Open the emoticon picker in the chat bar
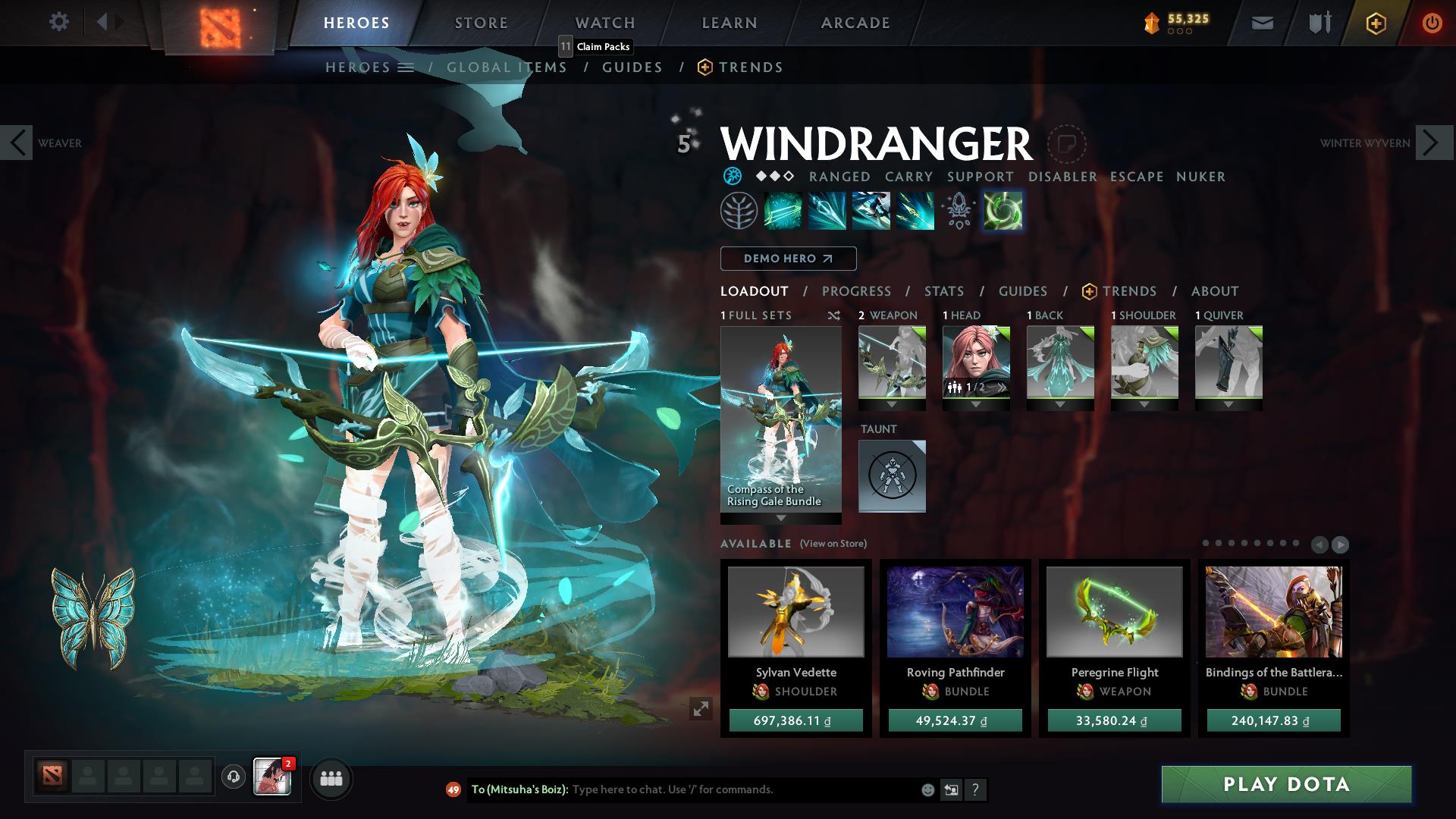1456x819 pixels. (927, 789)
